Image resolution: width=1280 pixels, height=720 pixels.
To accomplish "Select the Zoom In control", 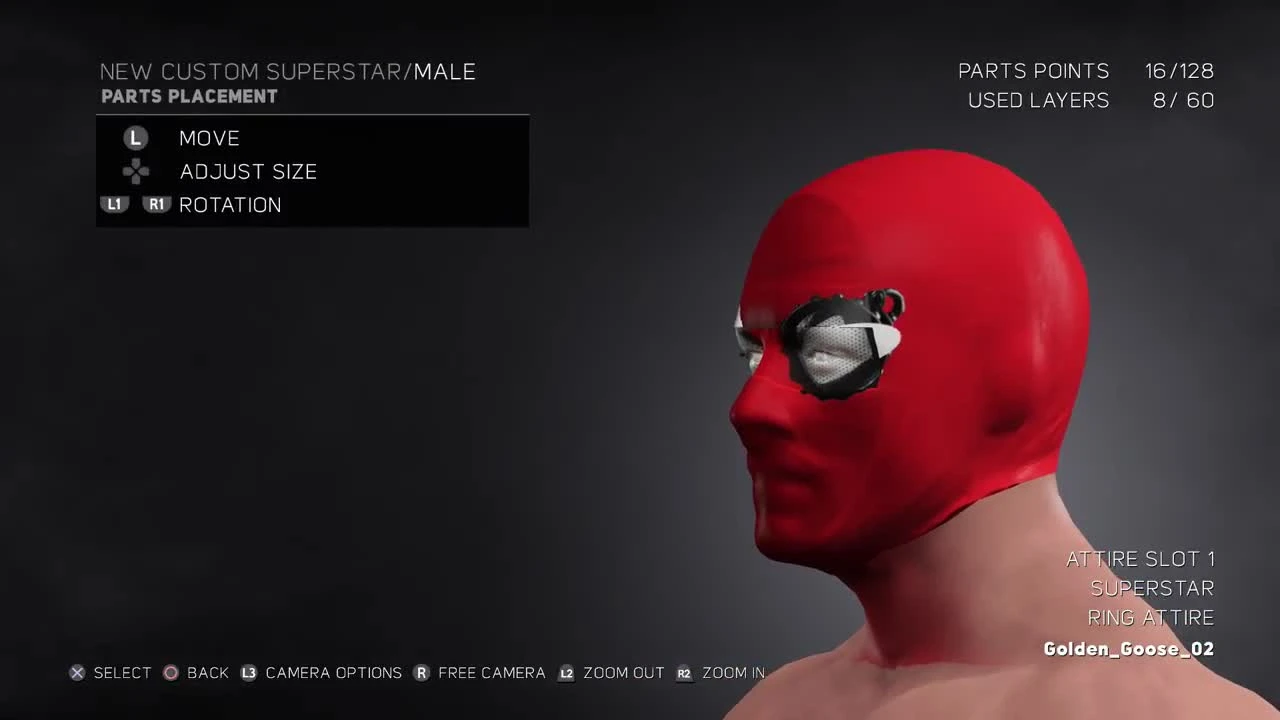I will pos(731,673).
